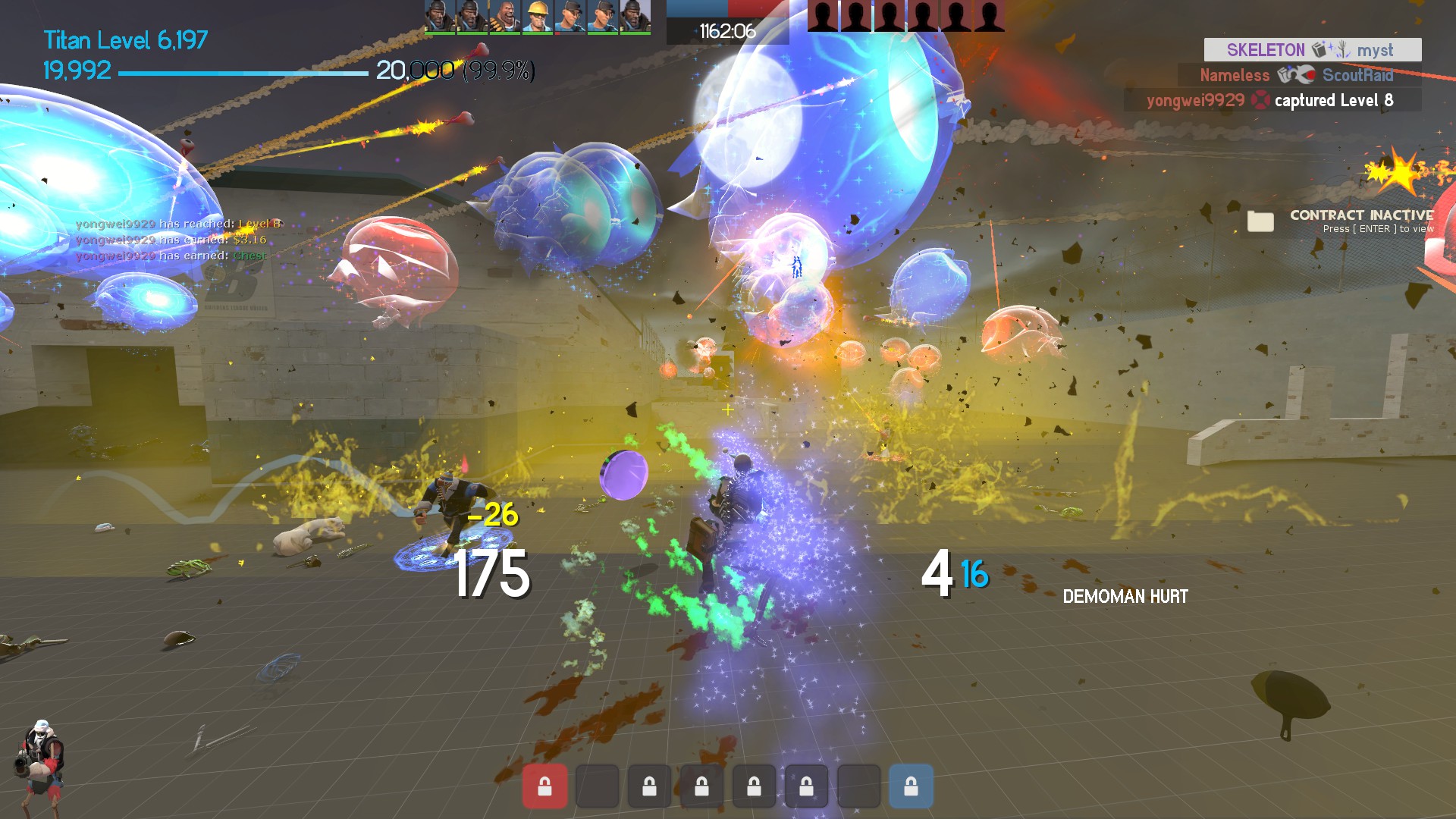Click the yongwei9929 captured Level 8 notice
This screenshot has width=1456, height=819.
[1272, 100]
